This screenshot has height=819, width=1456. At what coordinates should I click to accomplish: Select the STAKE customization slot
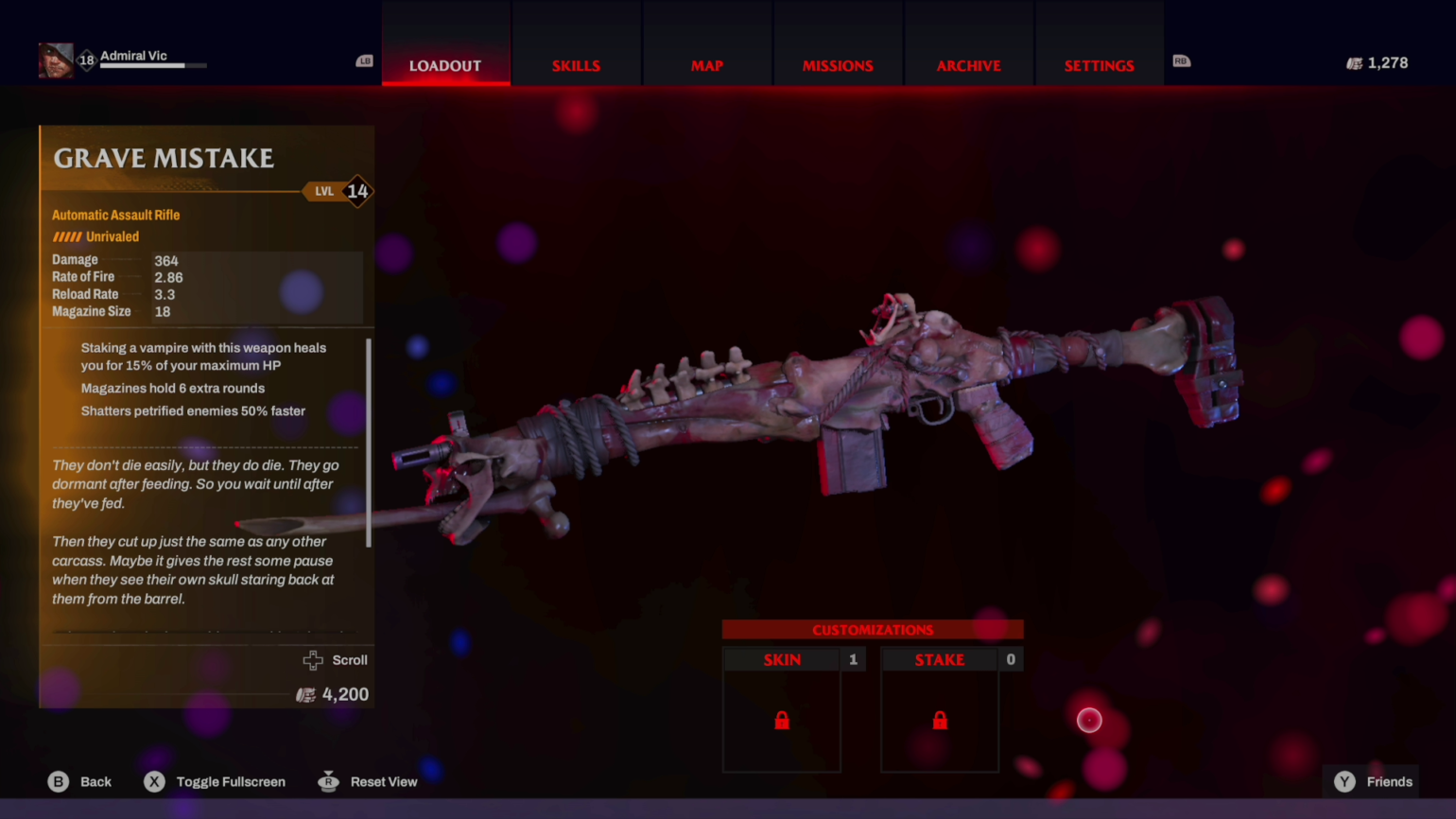click(x=940, y=659)
